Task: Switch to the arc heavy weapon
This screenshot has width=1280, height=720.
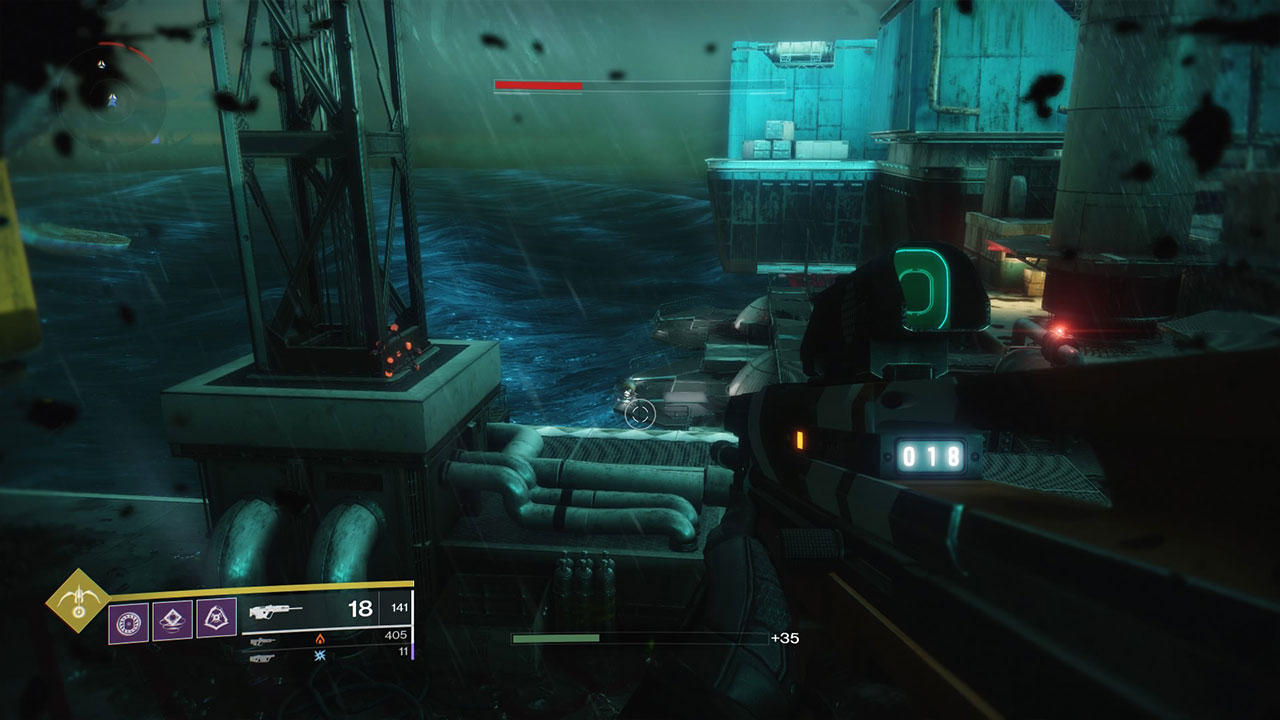Action: pyautogui.click(x=264, y=657)
